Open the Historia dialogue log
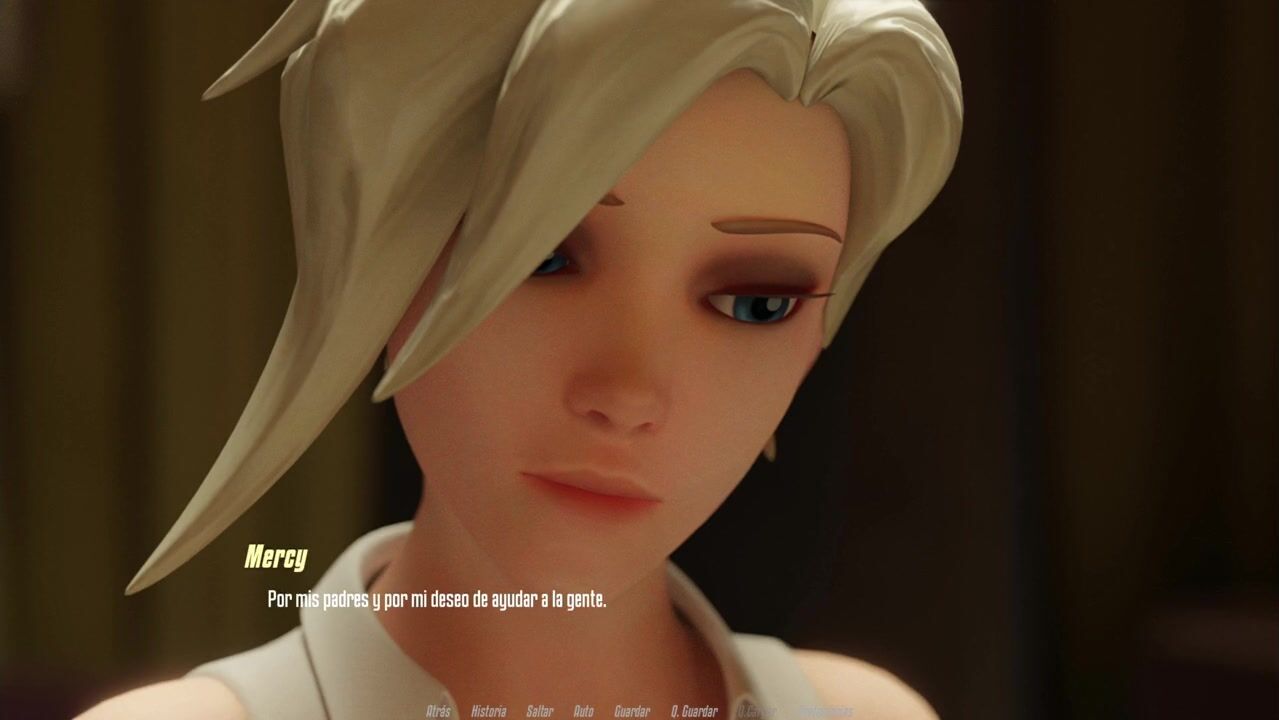Viewport: 1279px width, 720px height. click(x=488, y=711)
